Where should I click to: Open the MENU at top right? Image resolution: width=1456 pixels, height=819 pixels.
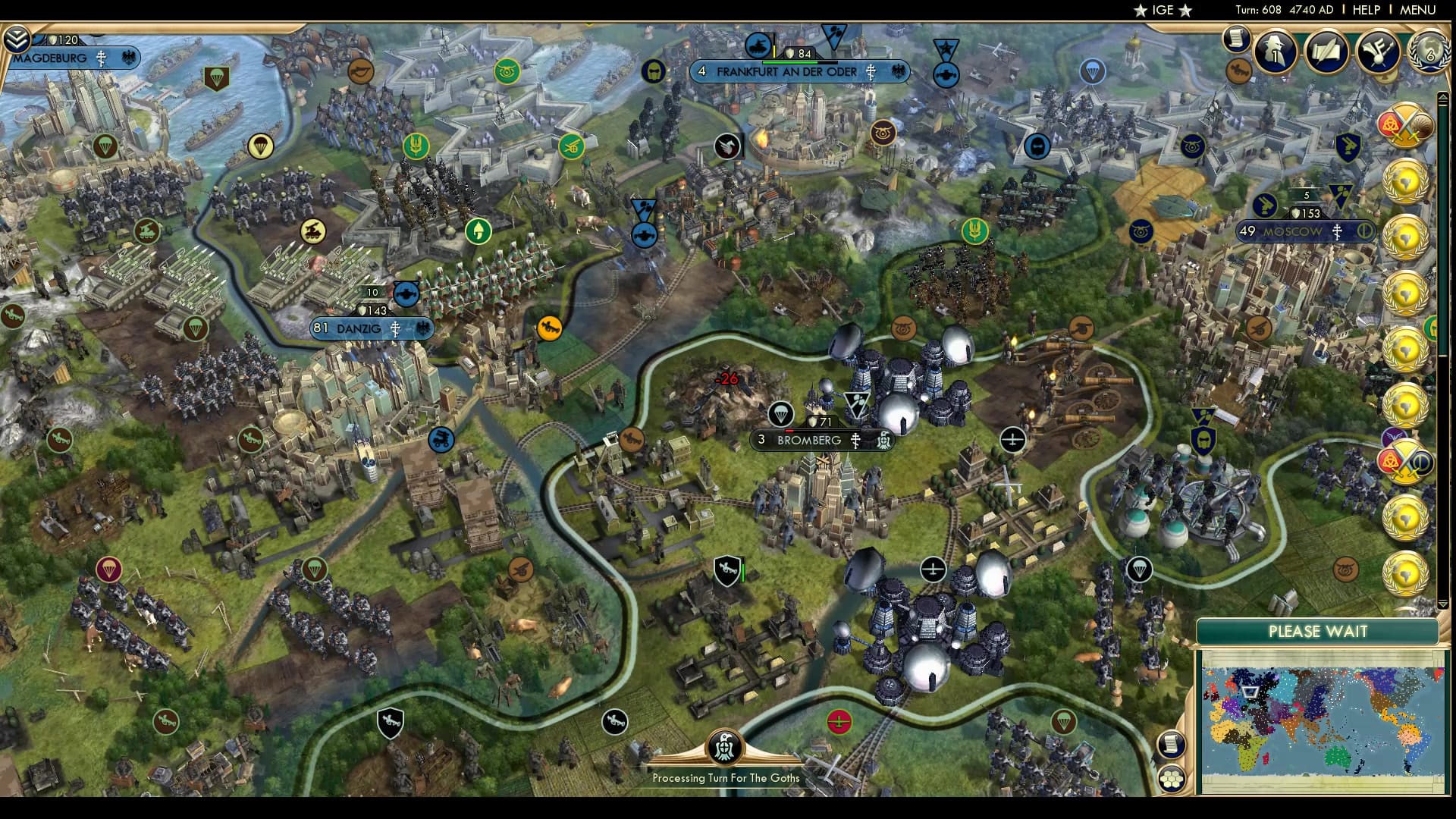click(x=1420, y=11)
